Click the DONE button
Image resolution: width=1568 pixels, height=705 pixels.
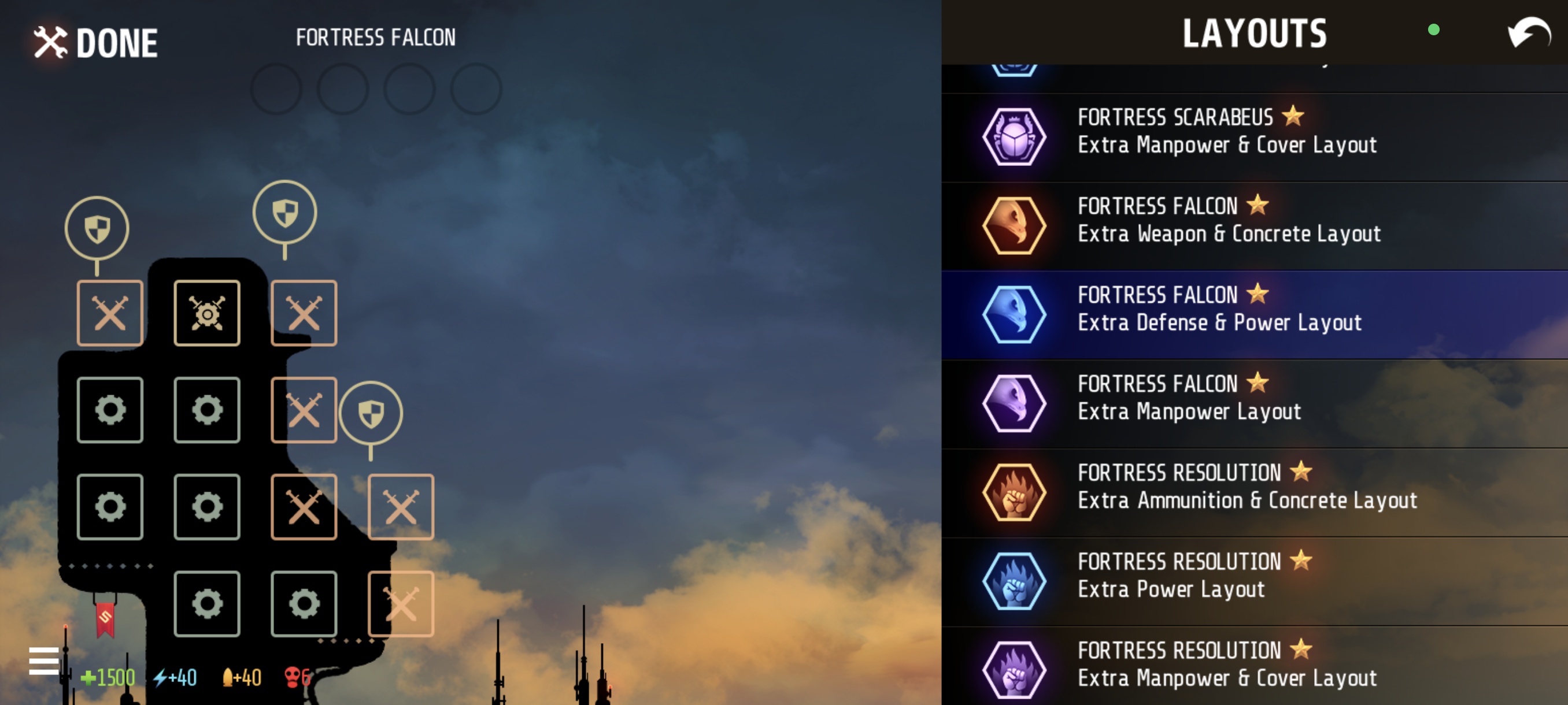click(x=97, y=43)
